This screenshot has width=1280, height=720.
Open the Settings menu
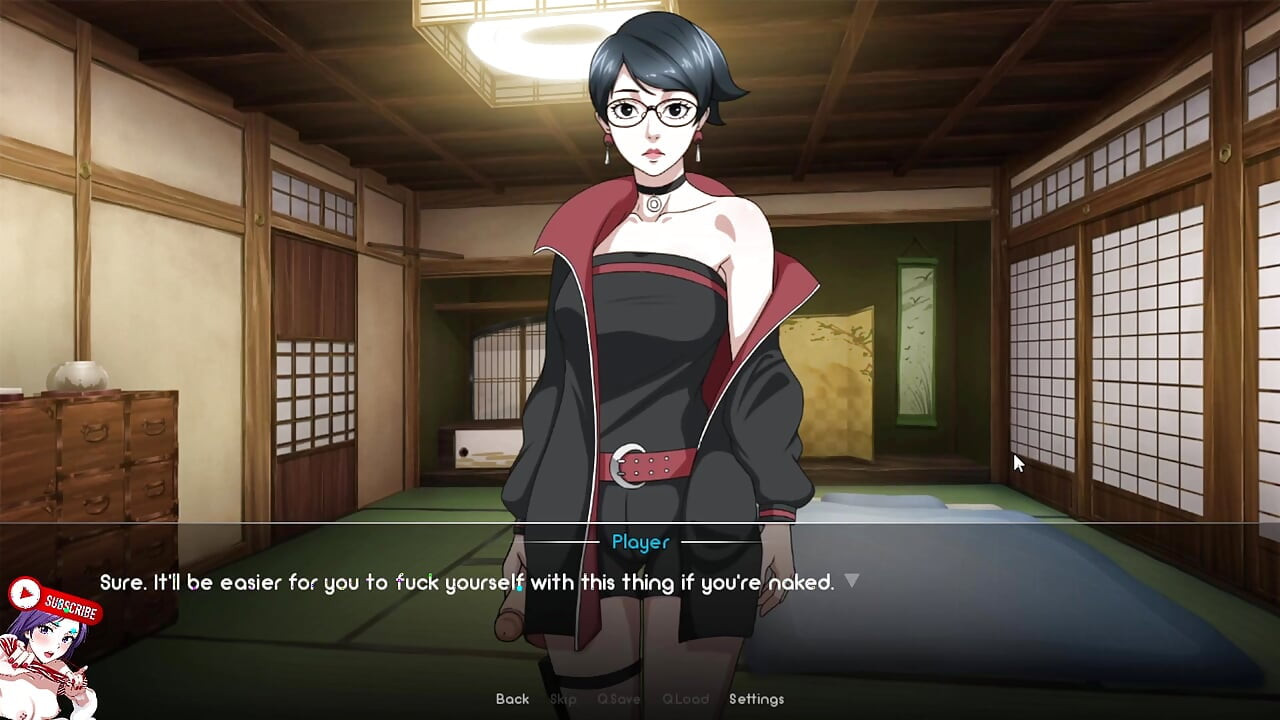756,699
